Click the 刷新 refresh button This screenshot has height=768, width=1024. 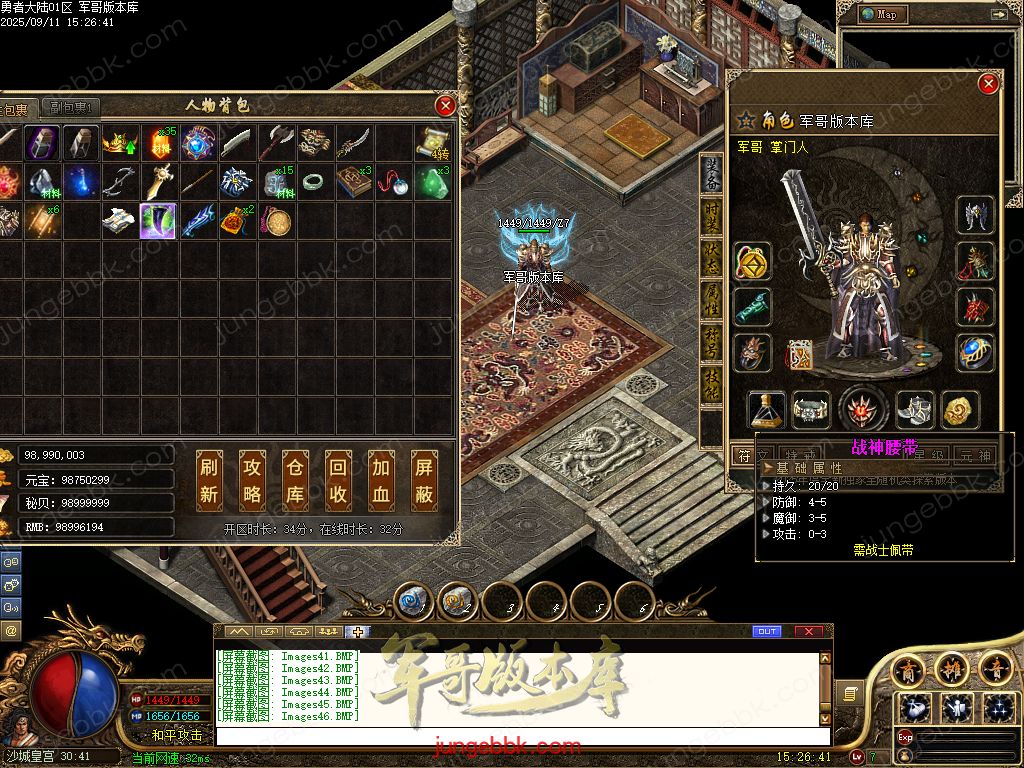click(209, 479)
